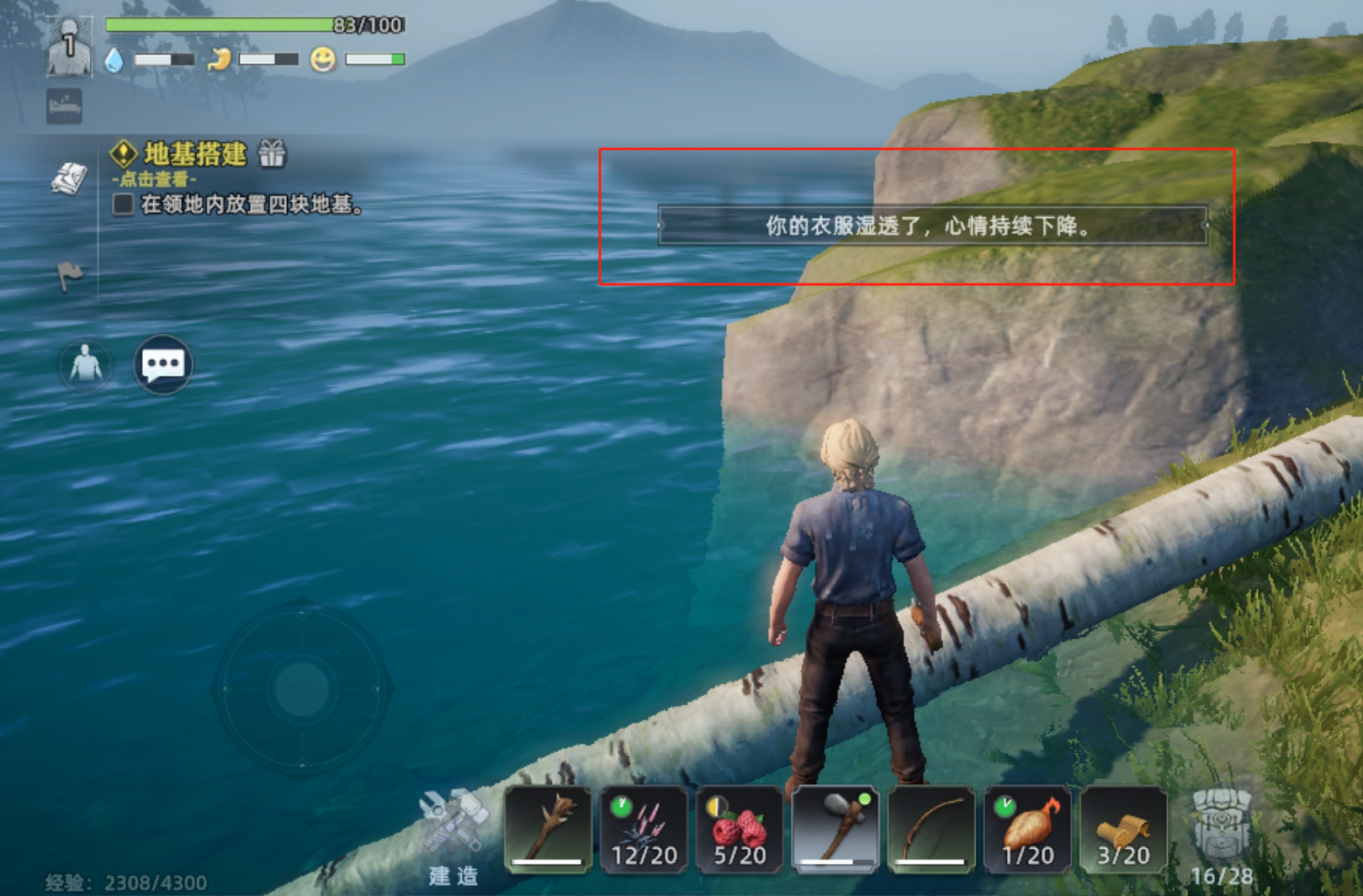Viewport: 1363px width, 896px height.
Task: Open the backpack inventory icon
Action: tap(1222, 829)
